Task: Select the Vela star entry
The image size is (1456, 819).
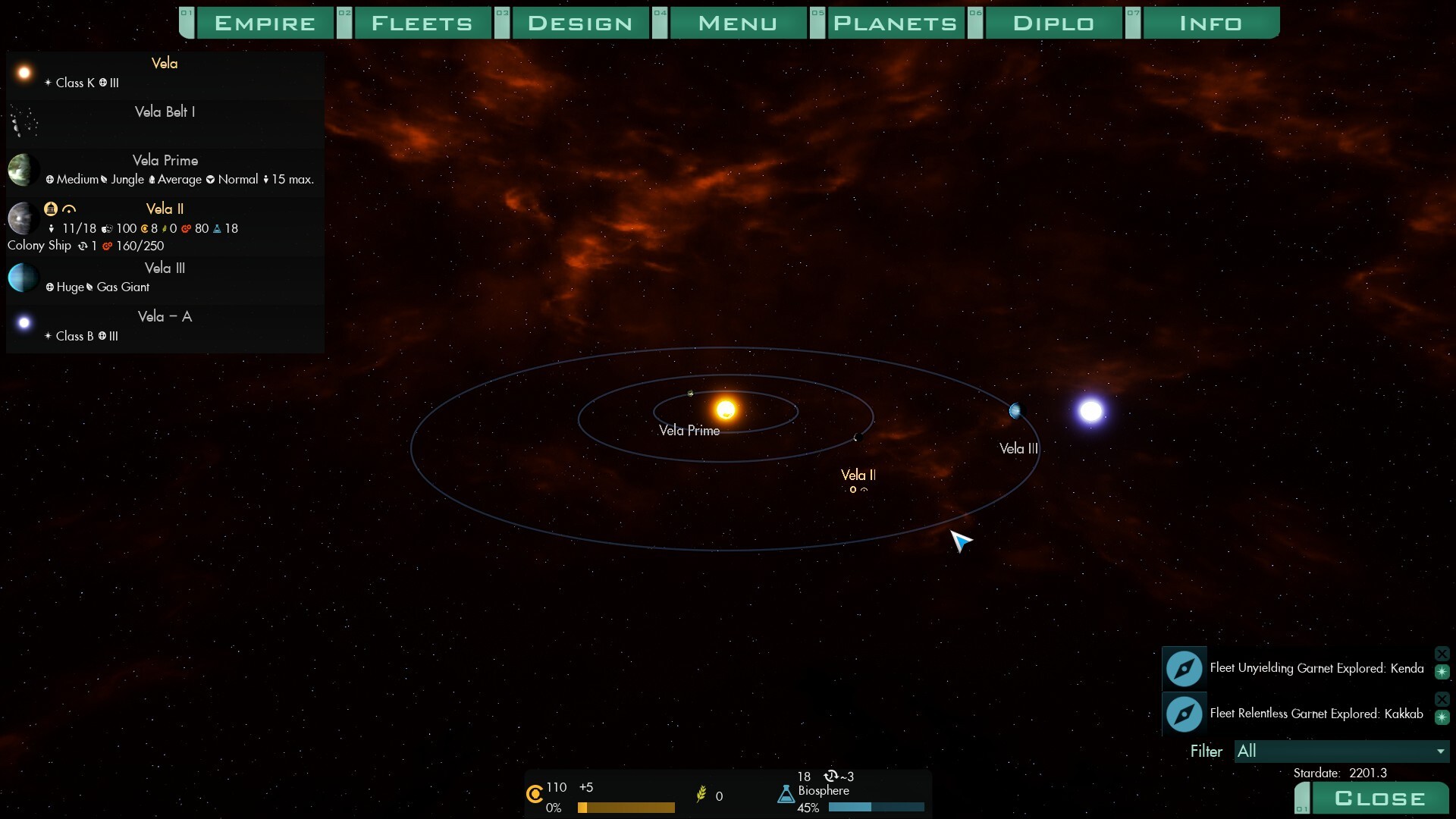Action: tap(165, 73)
